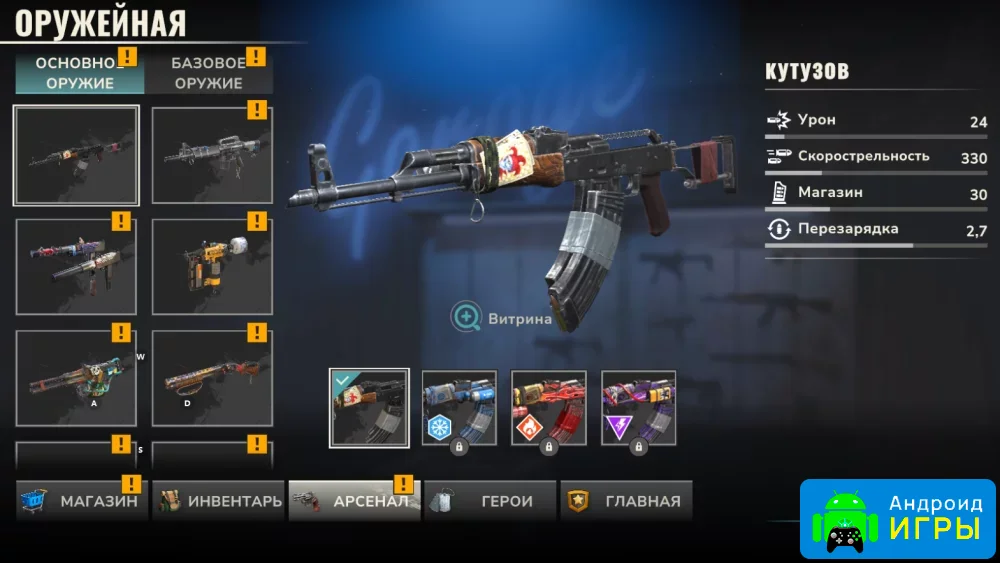Select the grey M4 carbine tile
Viewport: 1000px width, 563px height.
[211, 155]
